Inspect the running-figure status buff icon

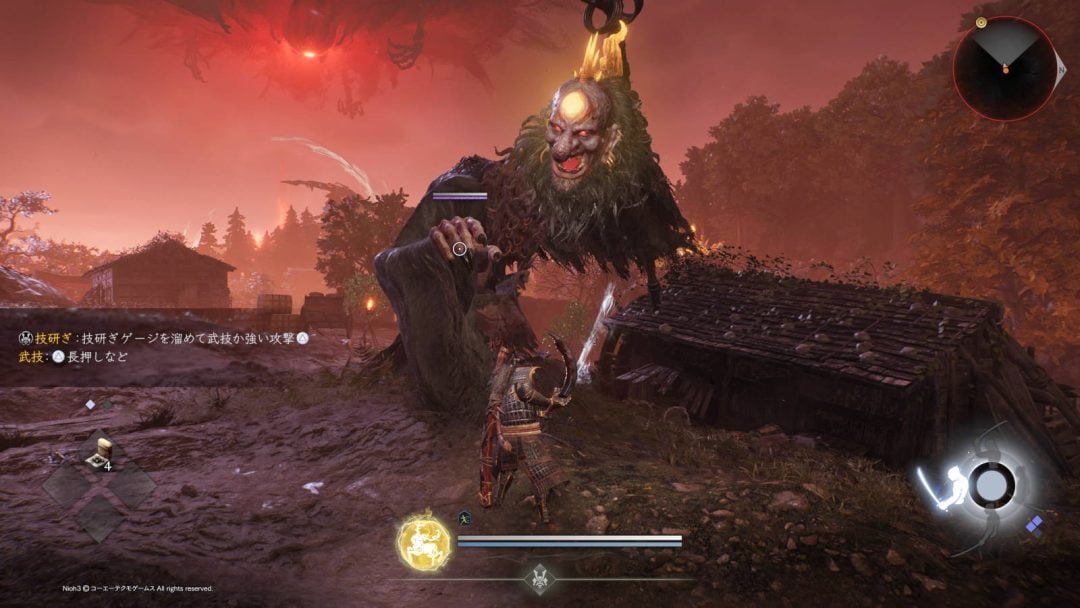[466, 518]
